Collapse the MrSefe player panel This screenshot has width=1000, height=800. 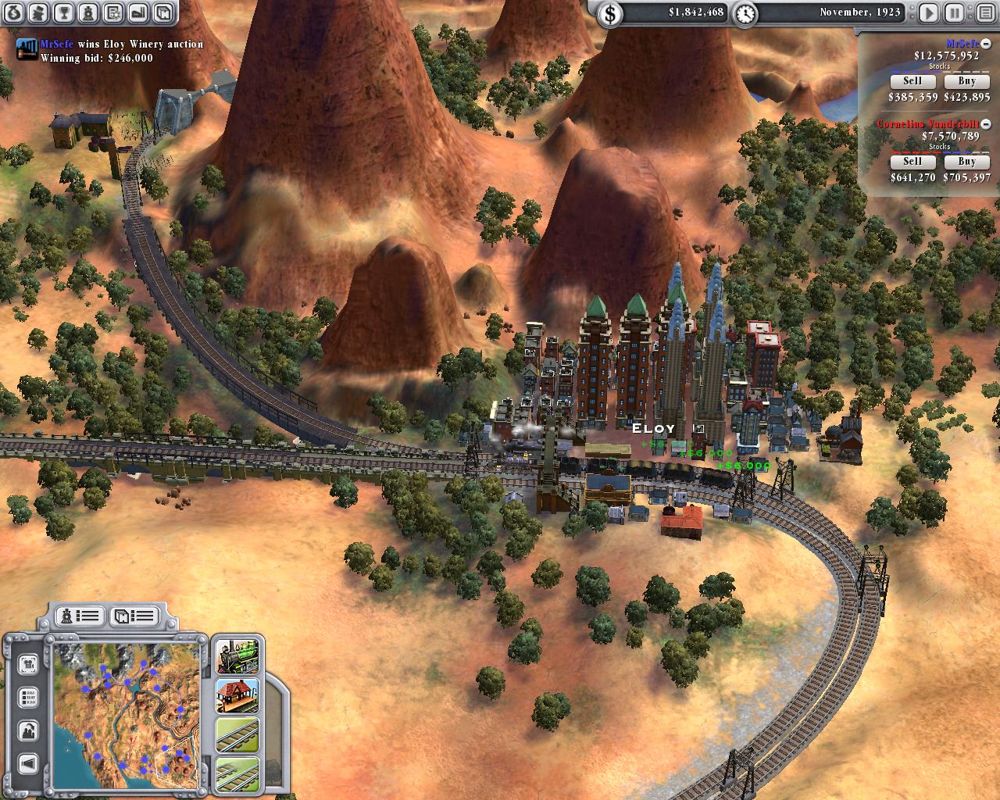[986, 43]
